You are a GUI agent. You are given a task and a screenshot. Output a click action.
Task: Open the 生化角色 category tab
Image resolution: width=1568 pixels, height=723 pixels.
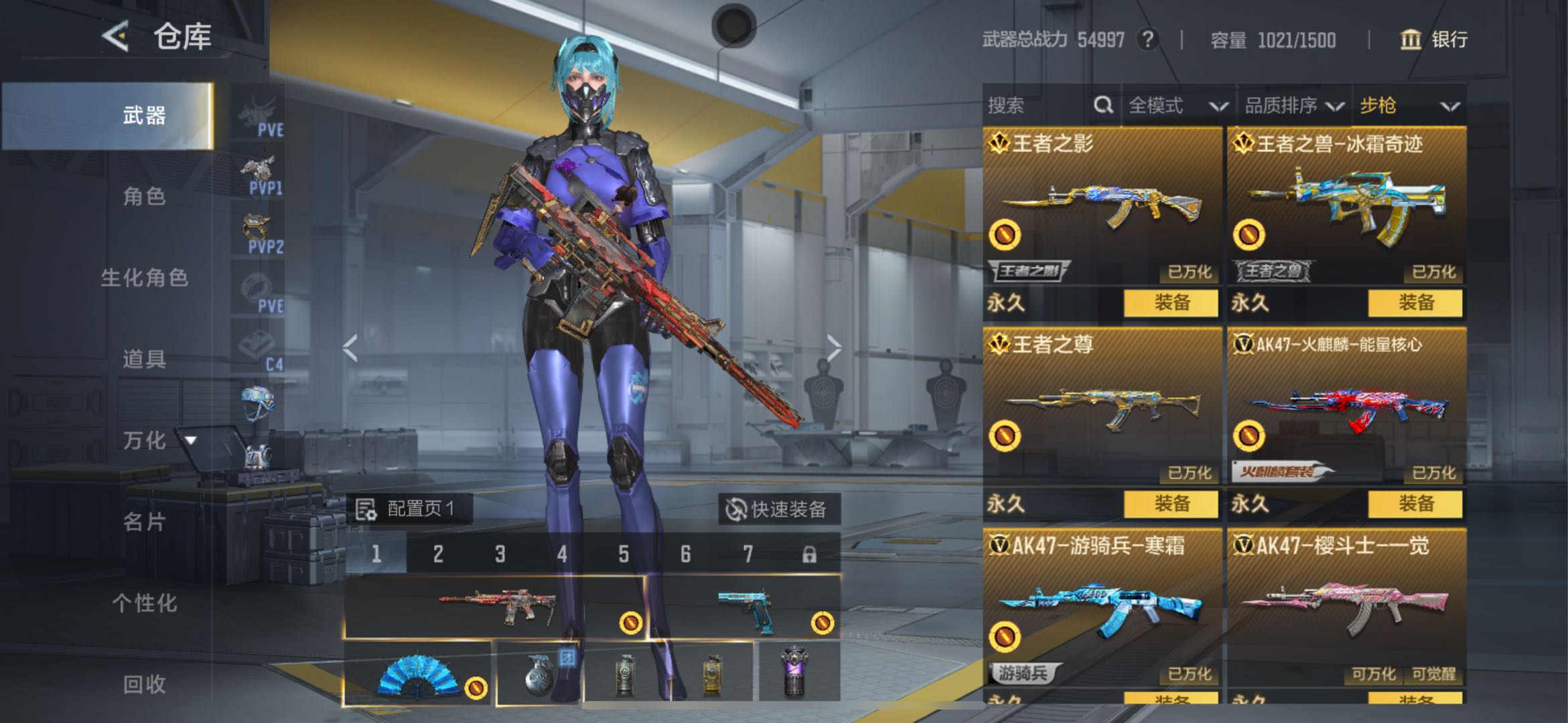pos(144,277)
